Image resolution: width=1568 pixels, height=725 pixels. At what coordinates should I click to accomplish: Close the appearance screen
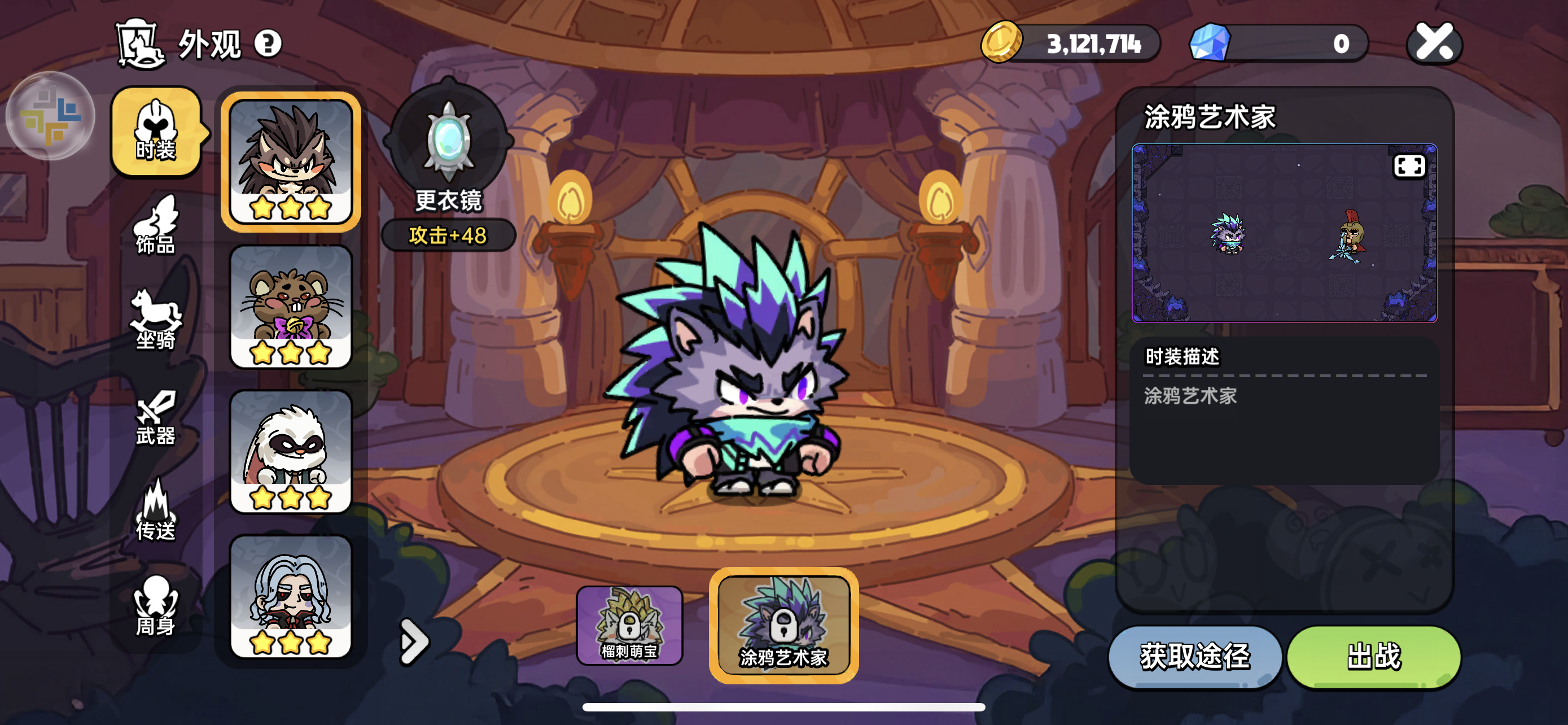(1434, 43)
